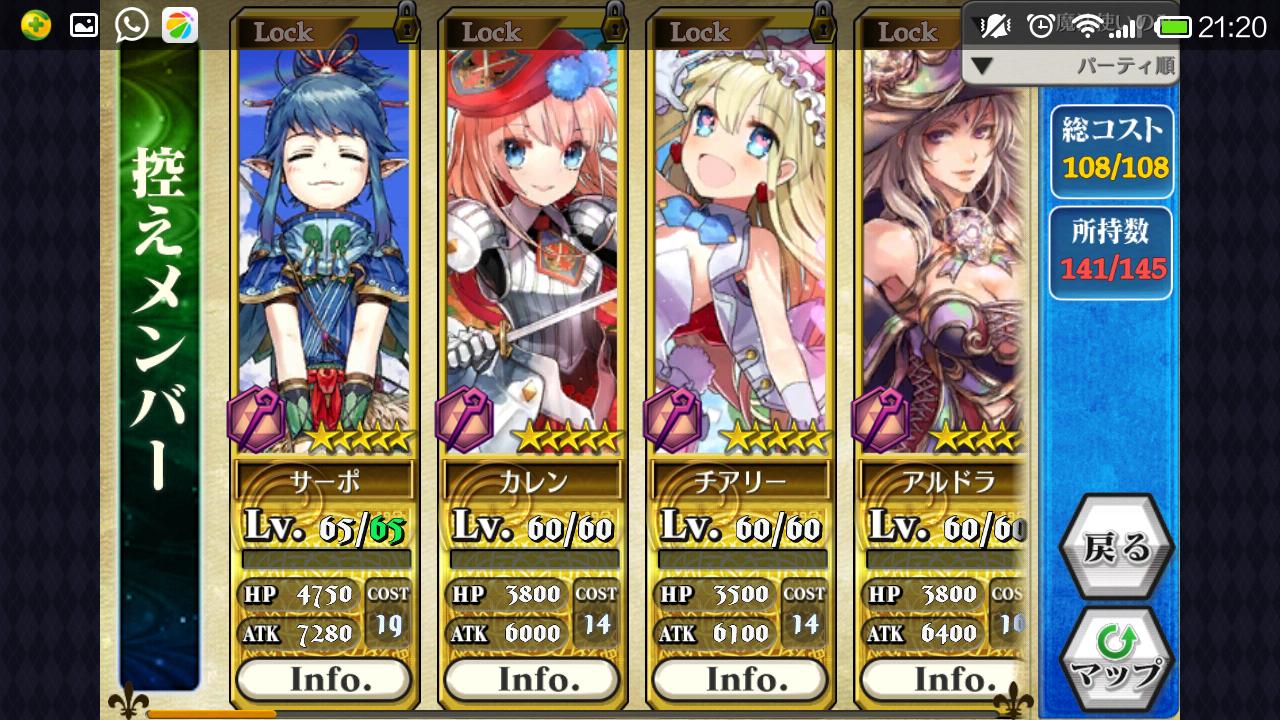The width and height of the screenshot is (1280, 720).
Task: Open the パーティ順 sort dropdown
Action: (1070, 67)
